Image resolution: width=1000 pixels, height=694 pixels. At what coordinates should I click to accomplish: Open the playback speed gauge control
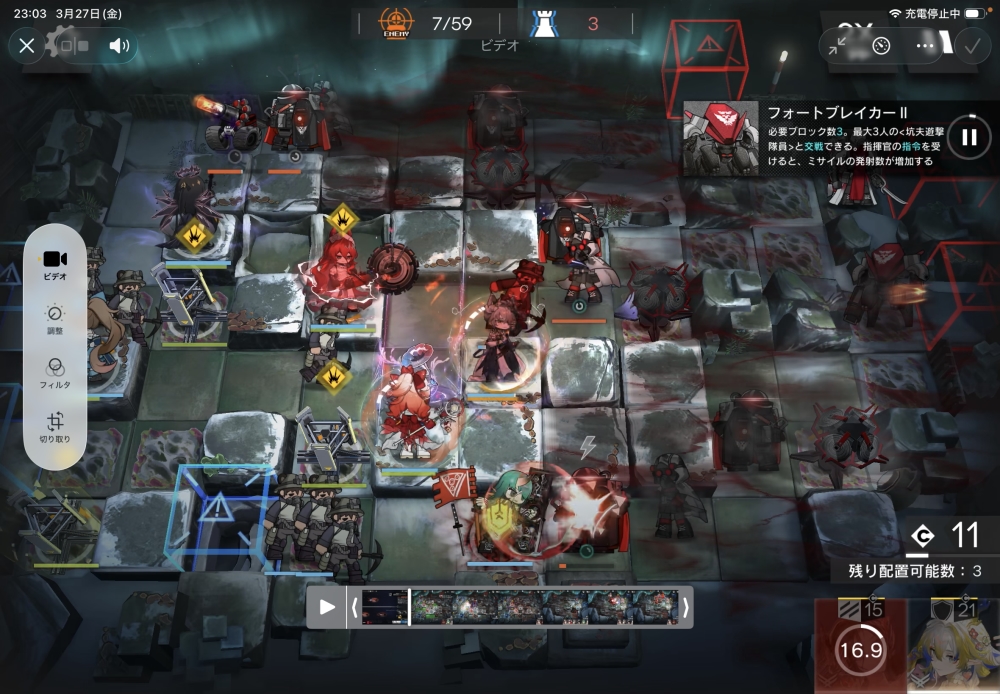coord(881,45)
